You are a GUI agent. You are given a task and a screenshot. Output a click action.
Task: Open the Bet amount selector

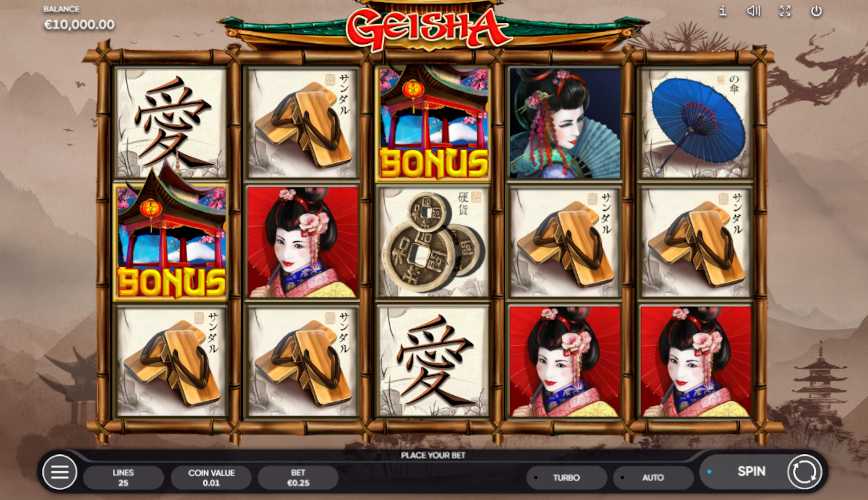(x=298, y=478)
